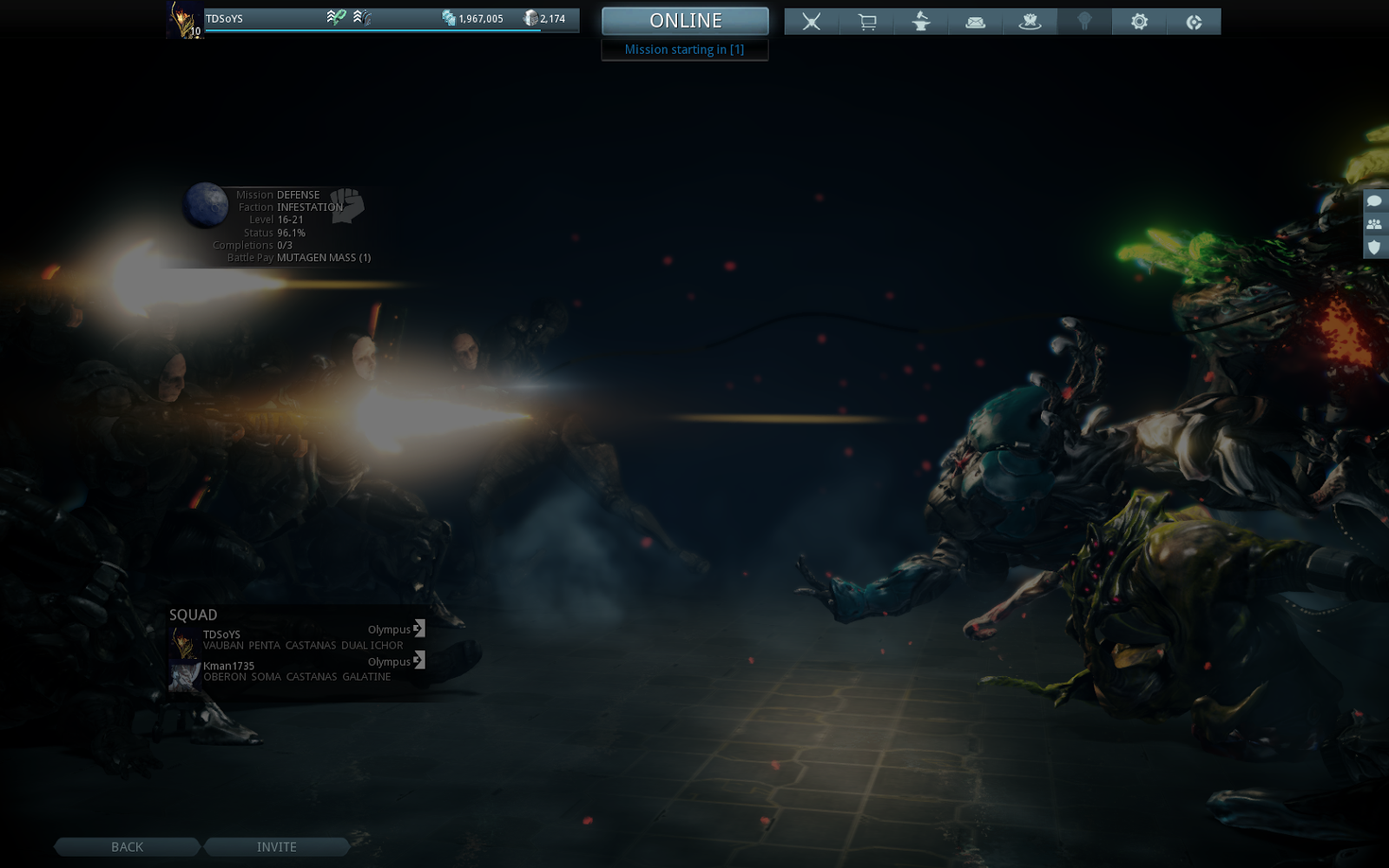This screenshot has width=1389, height=868.
Task: Expand Kman1735 squad member details arrow
Action: 419,661
